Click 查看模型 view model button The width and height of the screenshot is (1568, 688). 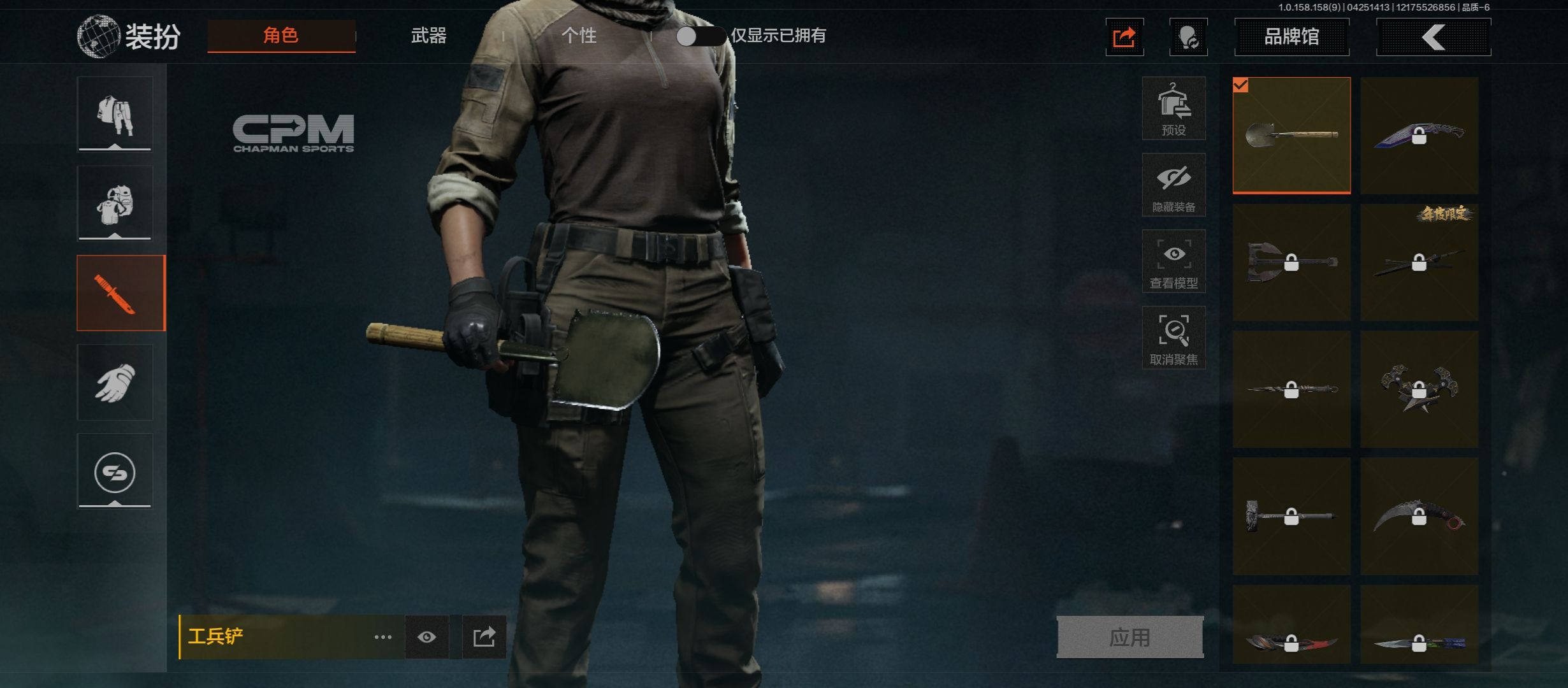click(x=1173, y=261)
